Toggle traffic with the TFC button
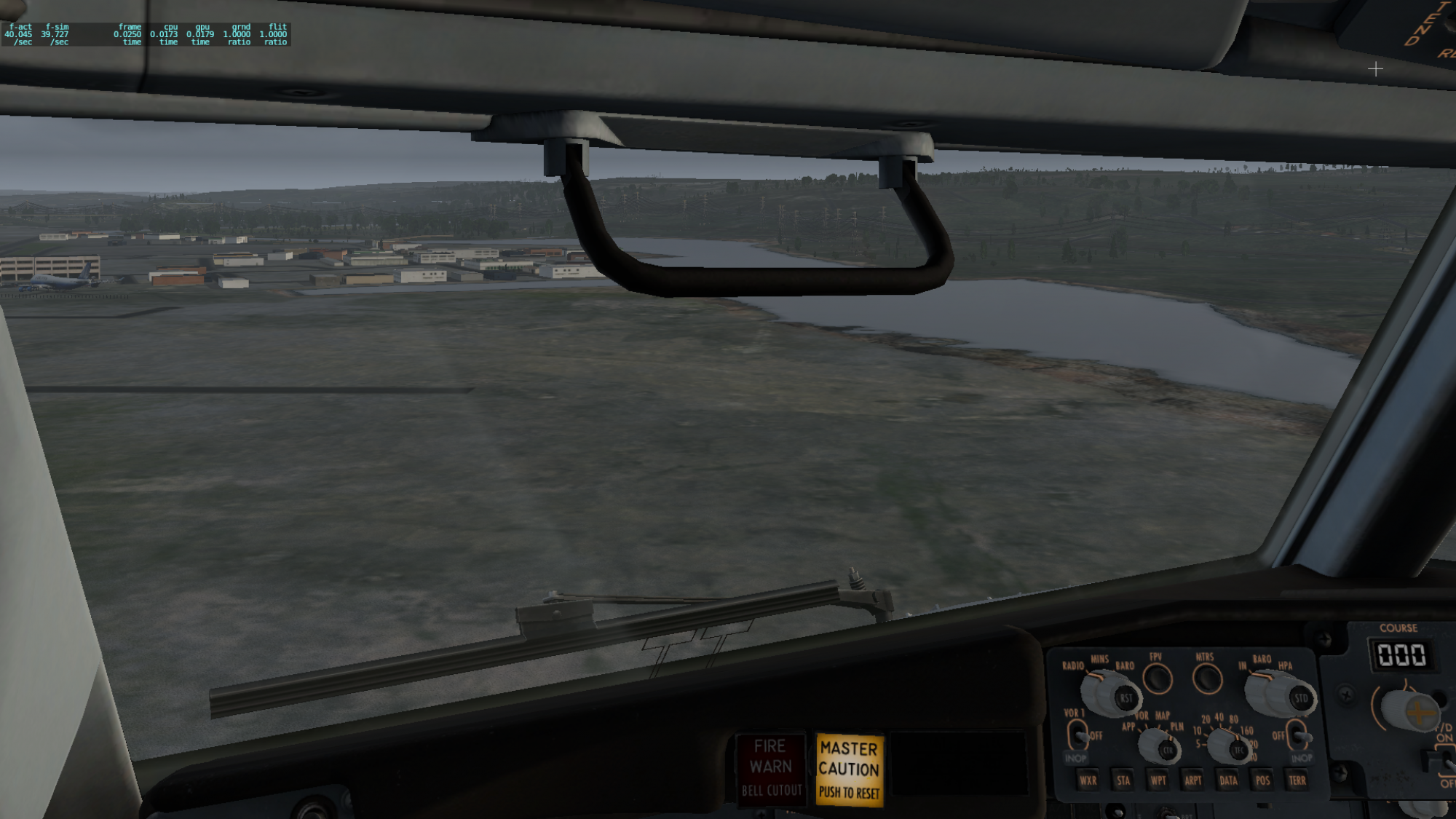Image resolution: width=1456 pixels, height=819 pixels. point(1238,750)
